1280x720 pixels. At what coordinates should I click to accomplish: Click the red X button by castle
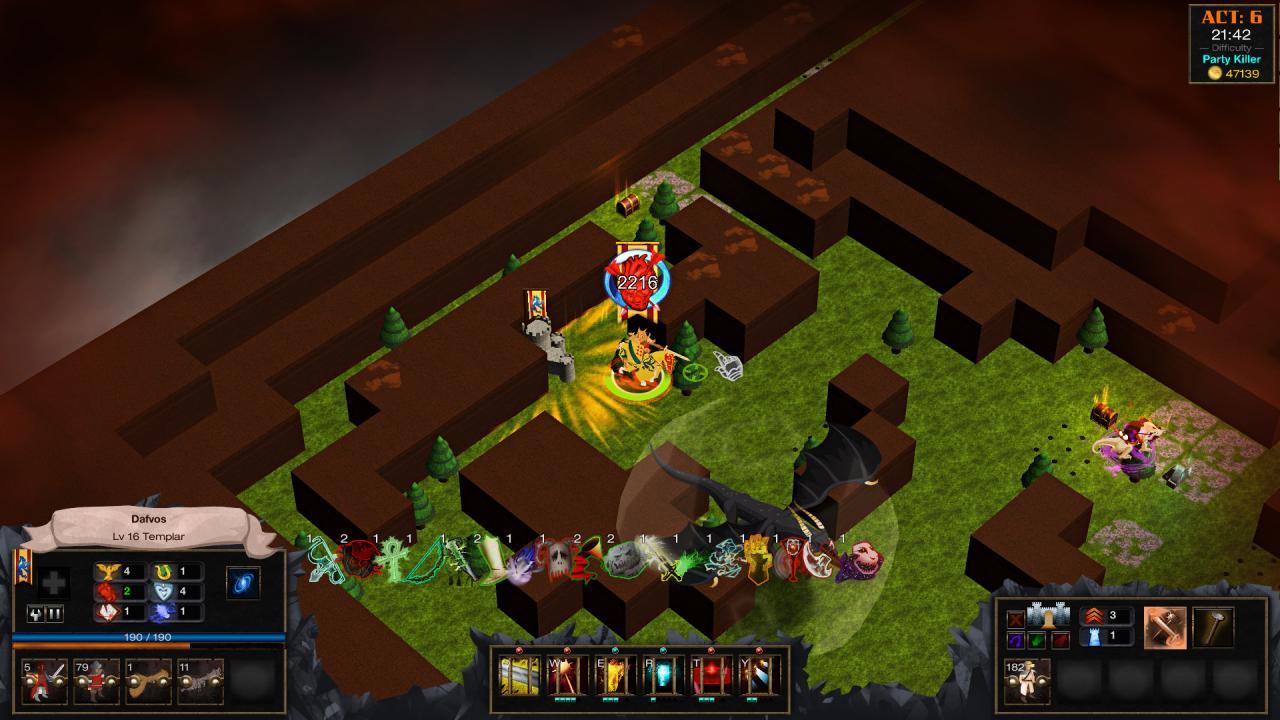click(x=1016, y=618)
